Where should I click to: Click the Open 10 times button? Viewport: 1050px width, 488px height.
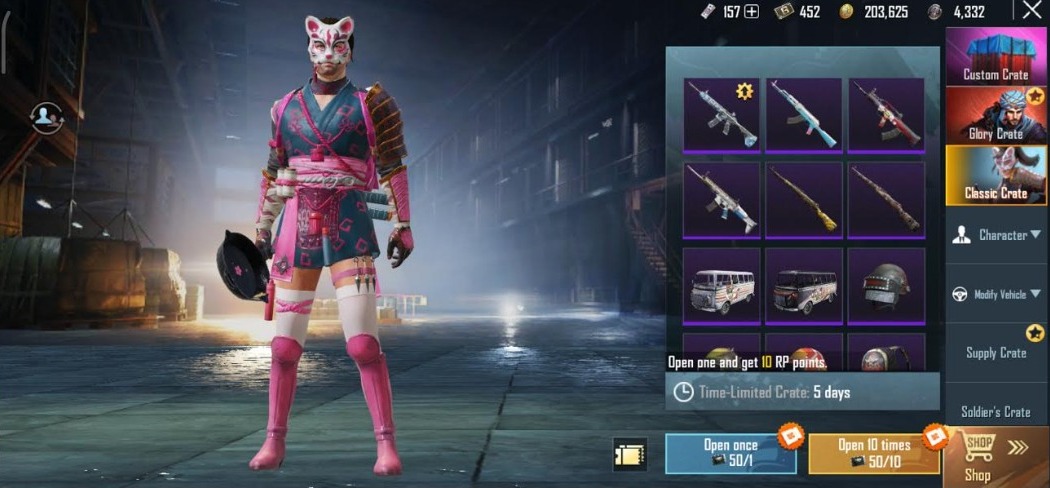pyautogui.click(x=874, y=453)
